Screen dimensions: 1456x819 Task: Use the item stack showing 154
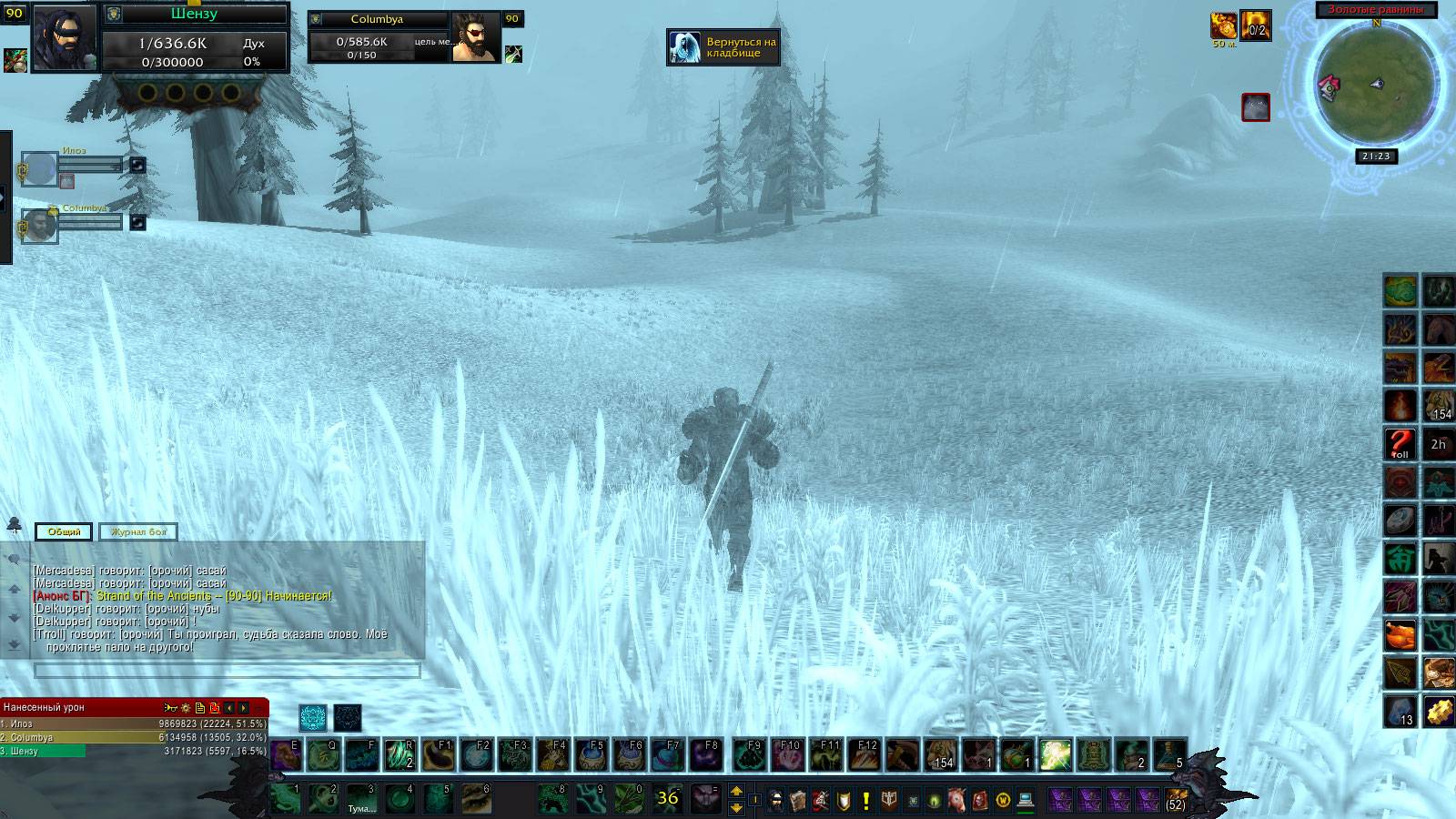(939, 755)
